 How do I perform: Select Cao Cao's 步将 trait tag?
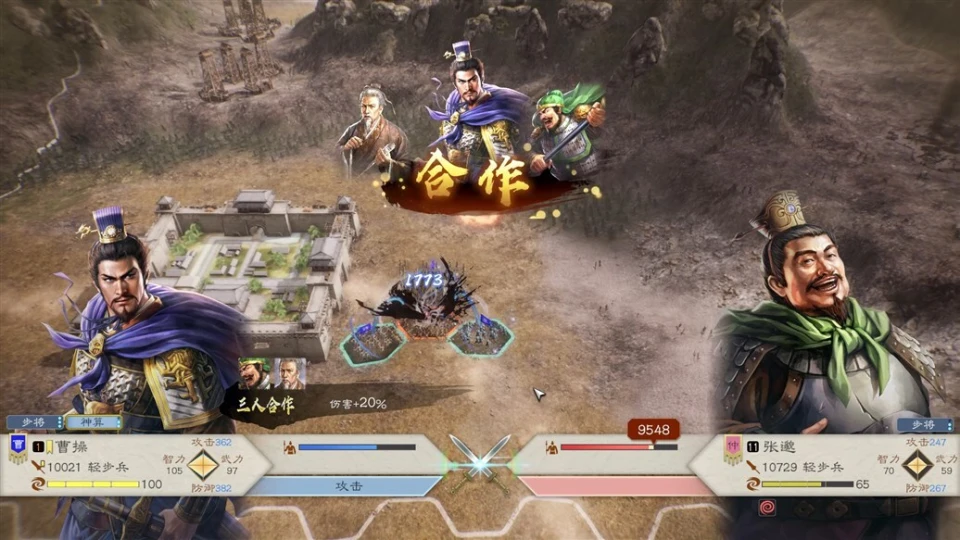tap(33, 423)
